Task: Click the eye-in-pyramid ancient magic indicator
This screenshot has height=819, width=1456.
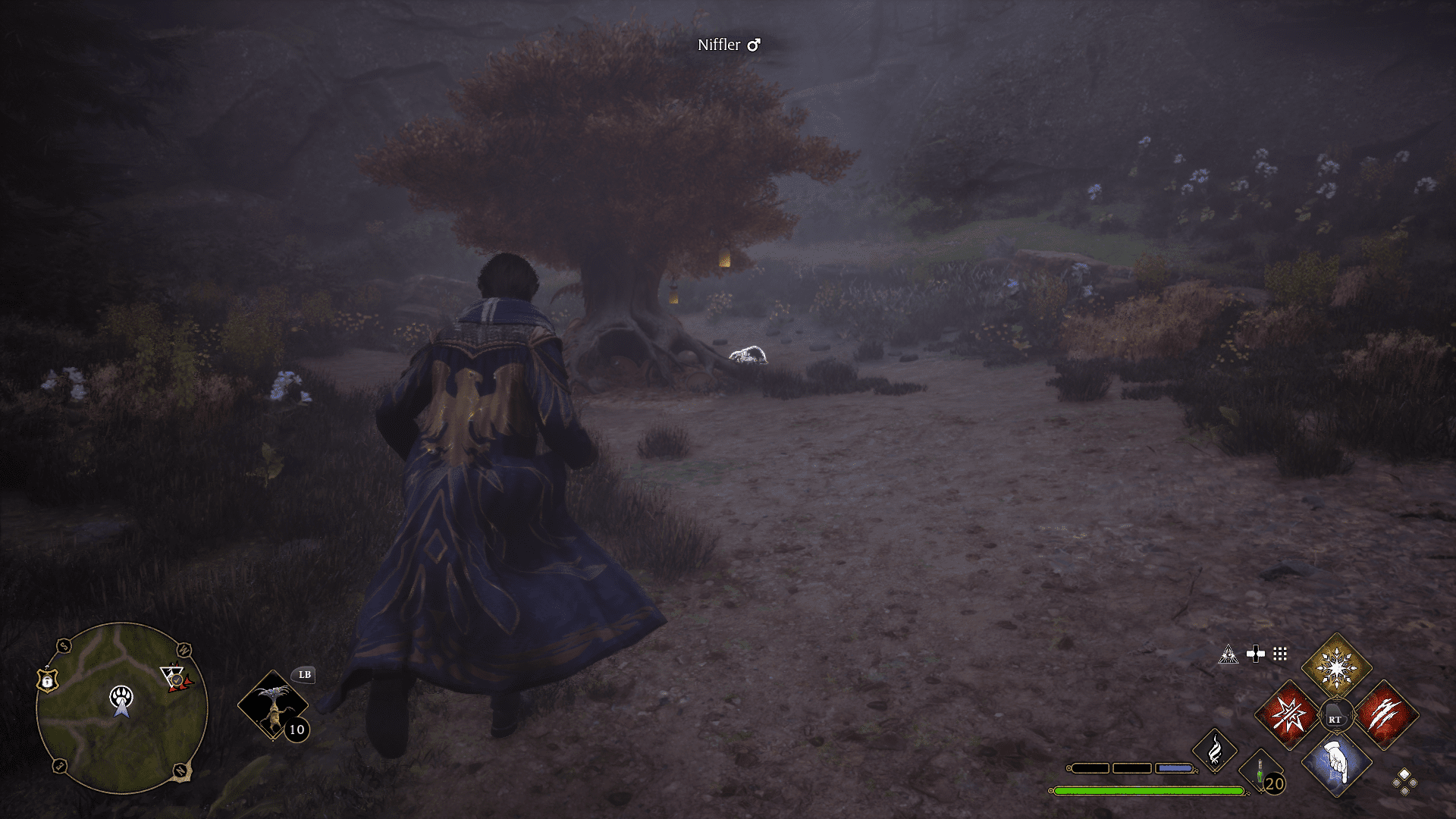Action: [x=1228, y=654]
